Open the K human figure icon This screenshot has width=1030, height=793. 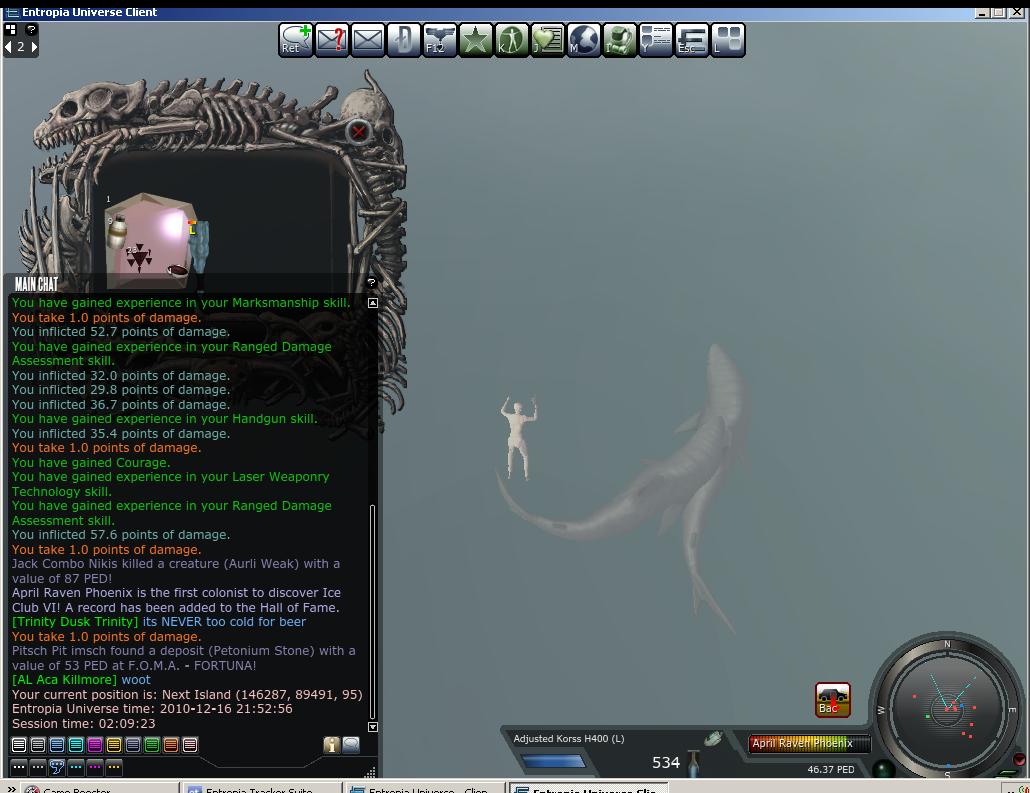click(x=512, y=40)
